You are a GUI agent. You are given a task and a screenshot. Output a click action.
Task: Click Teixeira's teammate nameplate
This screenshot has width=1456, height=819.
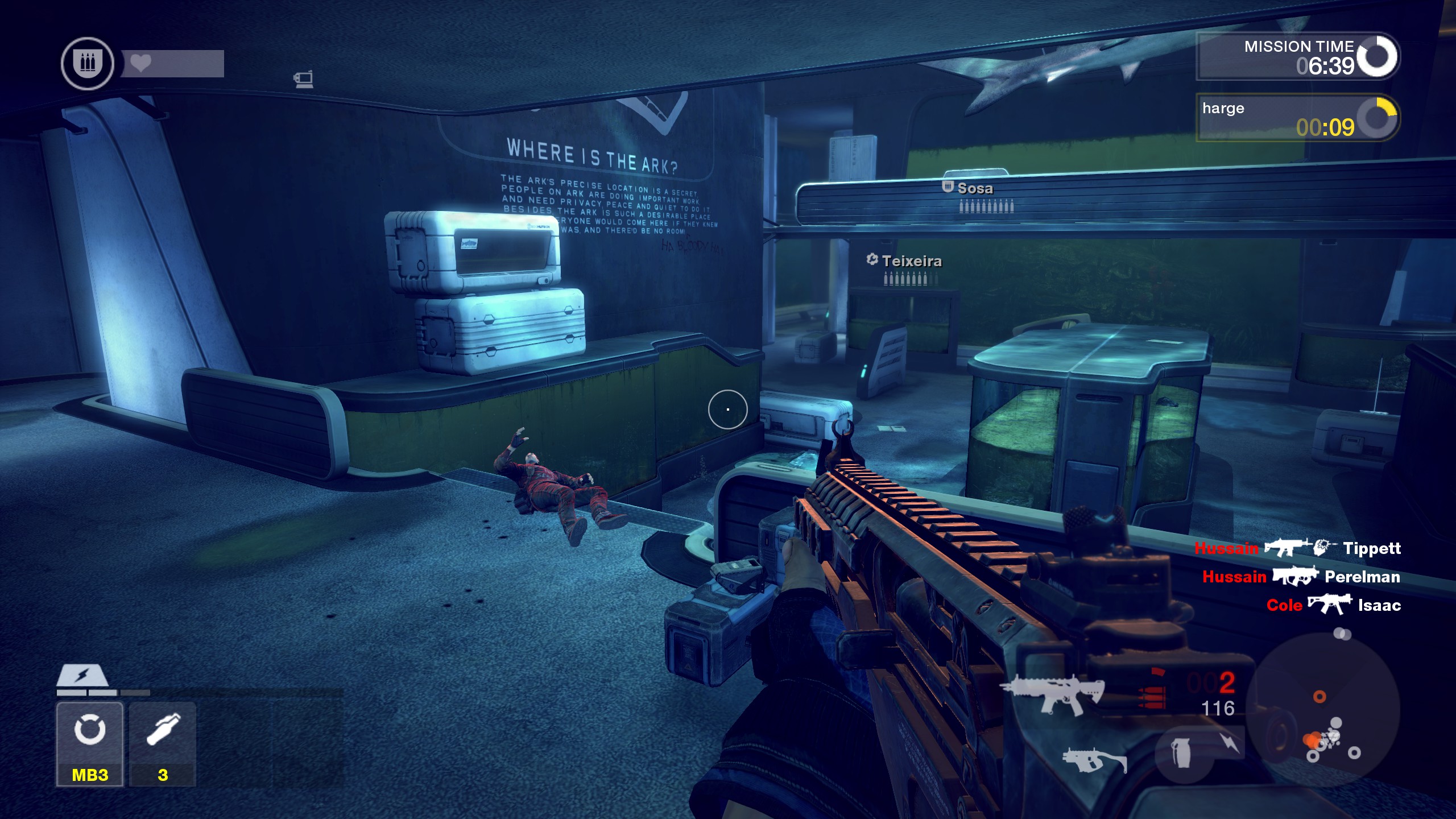coord(912,261)
